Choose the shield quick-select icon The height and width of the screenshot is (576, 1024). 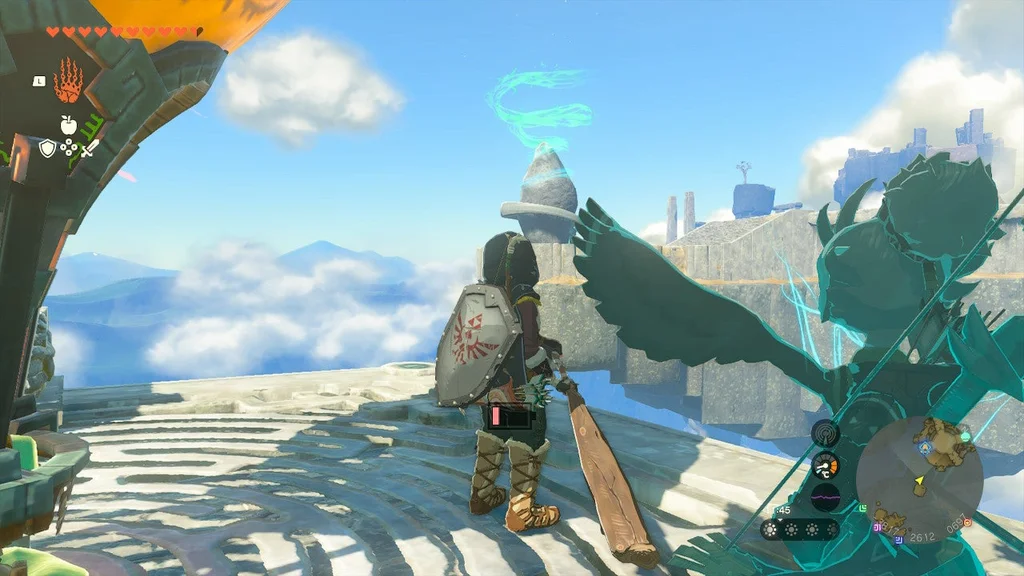47,148
